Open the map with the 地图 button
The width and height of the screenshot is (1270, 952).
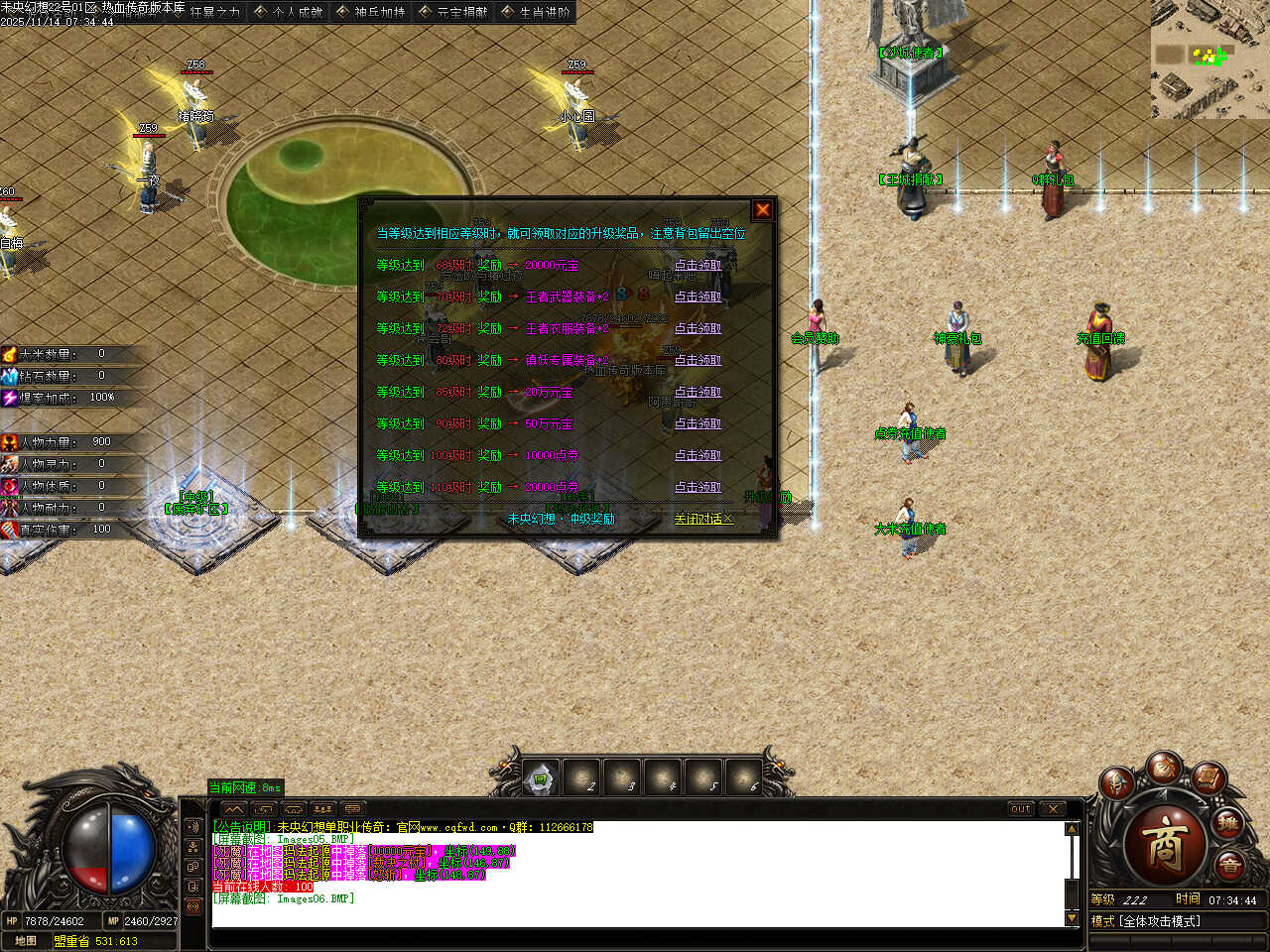click(26, 941)
